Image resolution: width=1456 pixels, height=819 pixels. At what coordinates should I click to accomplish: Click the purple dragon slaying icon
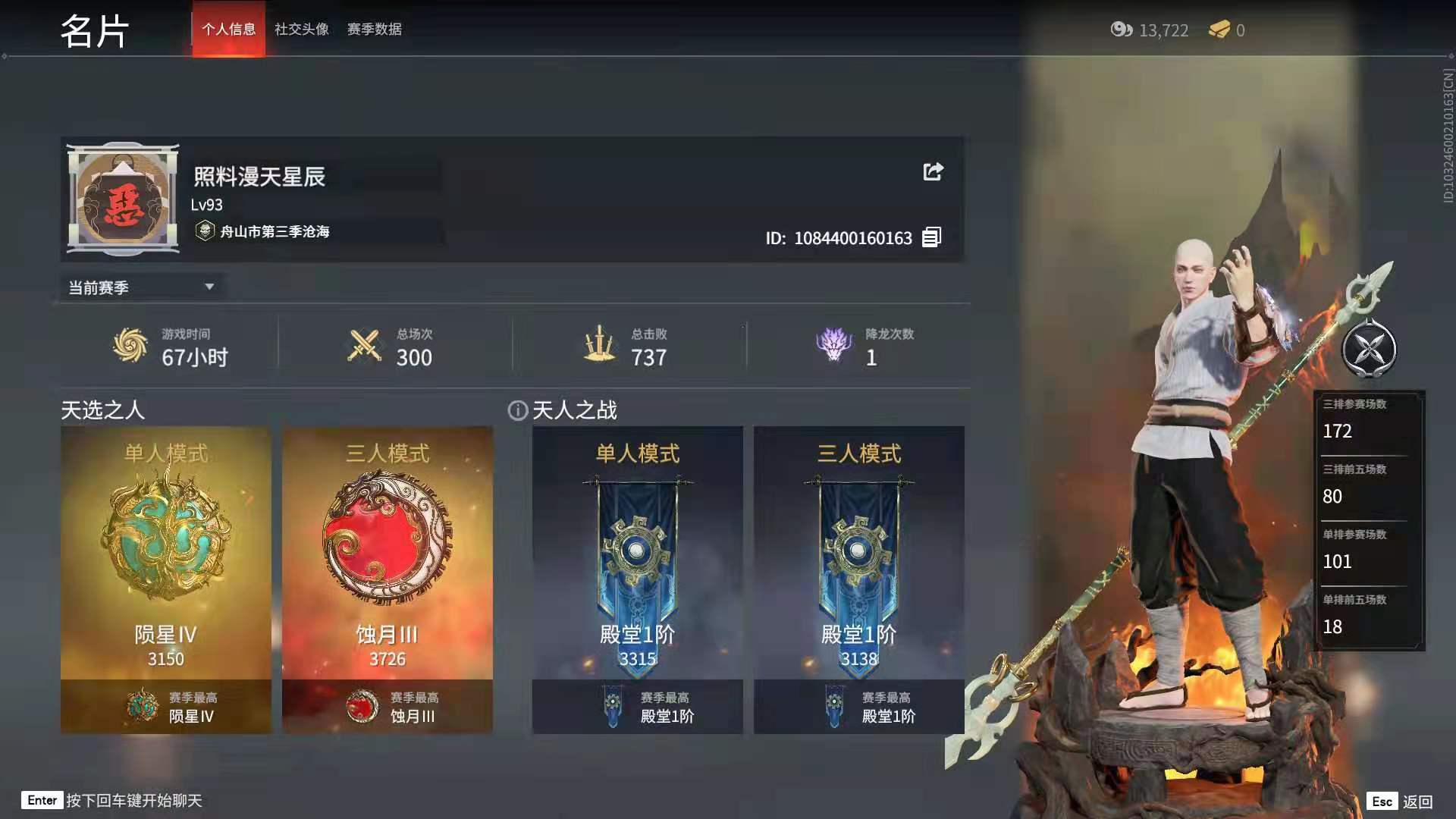coord(833,345)
